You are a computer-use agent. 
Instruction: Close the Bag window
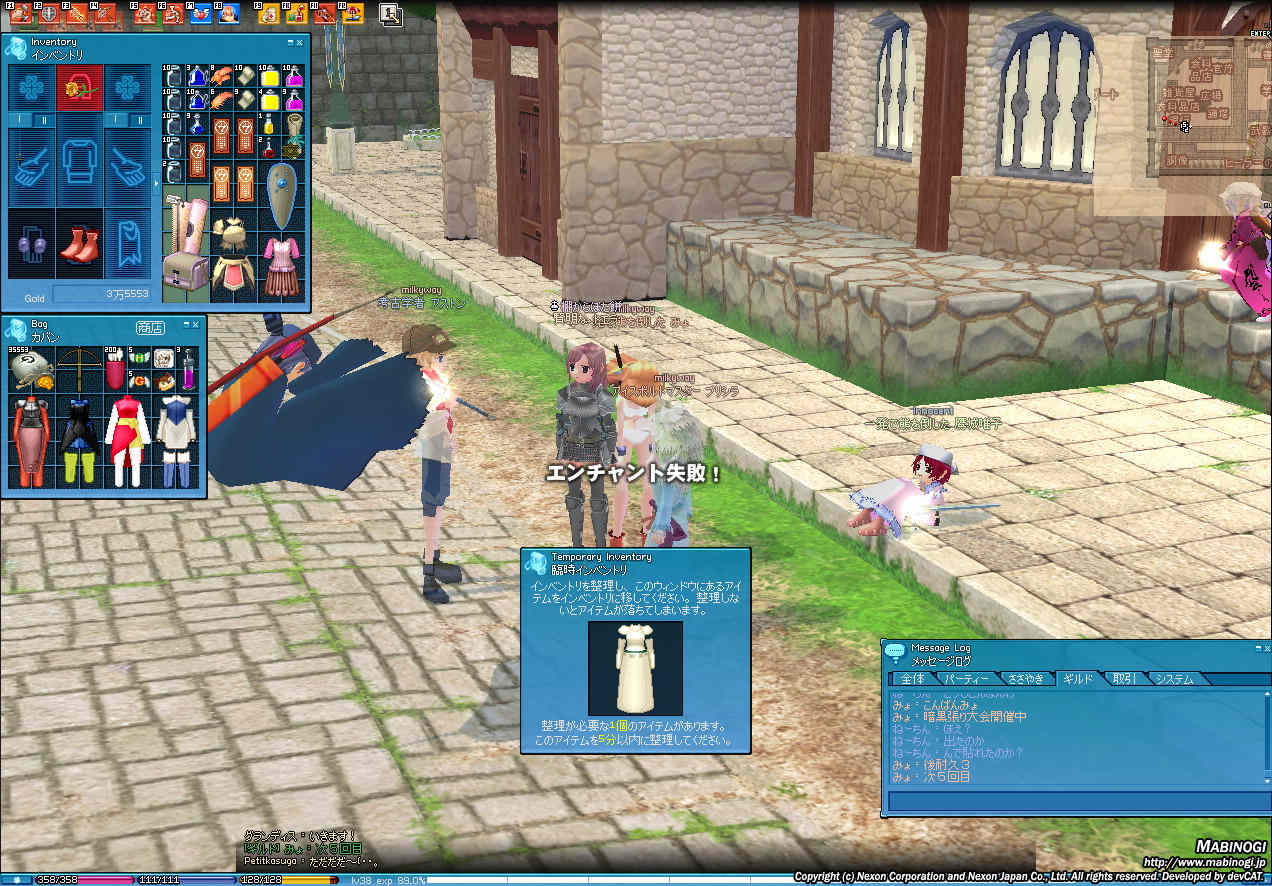[197, 324]
